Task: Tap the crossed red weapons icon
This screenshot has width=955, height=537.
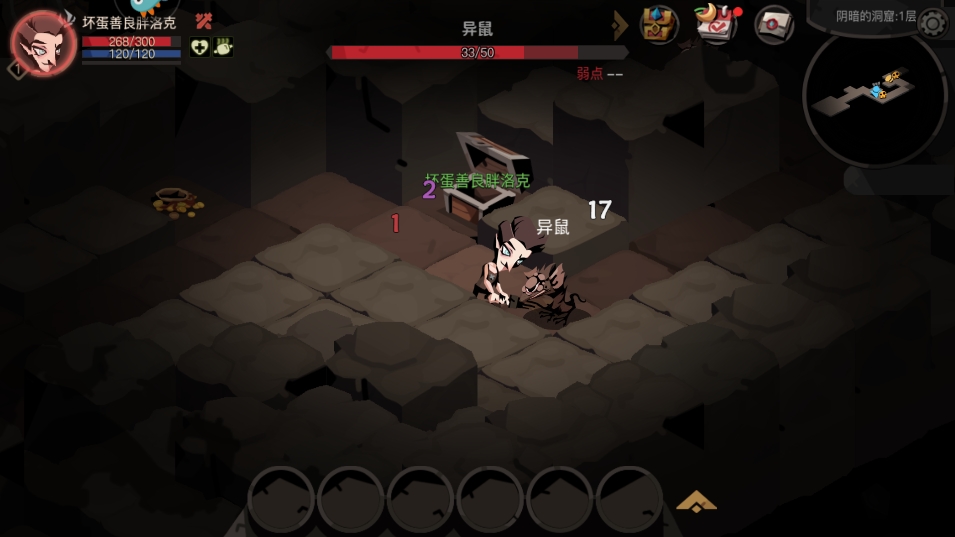Action: pos(204,21)
